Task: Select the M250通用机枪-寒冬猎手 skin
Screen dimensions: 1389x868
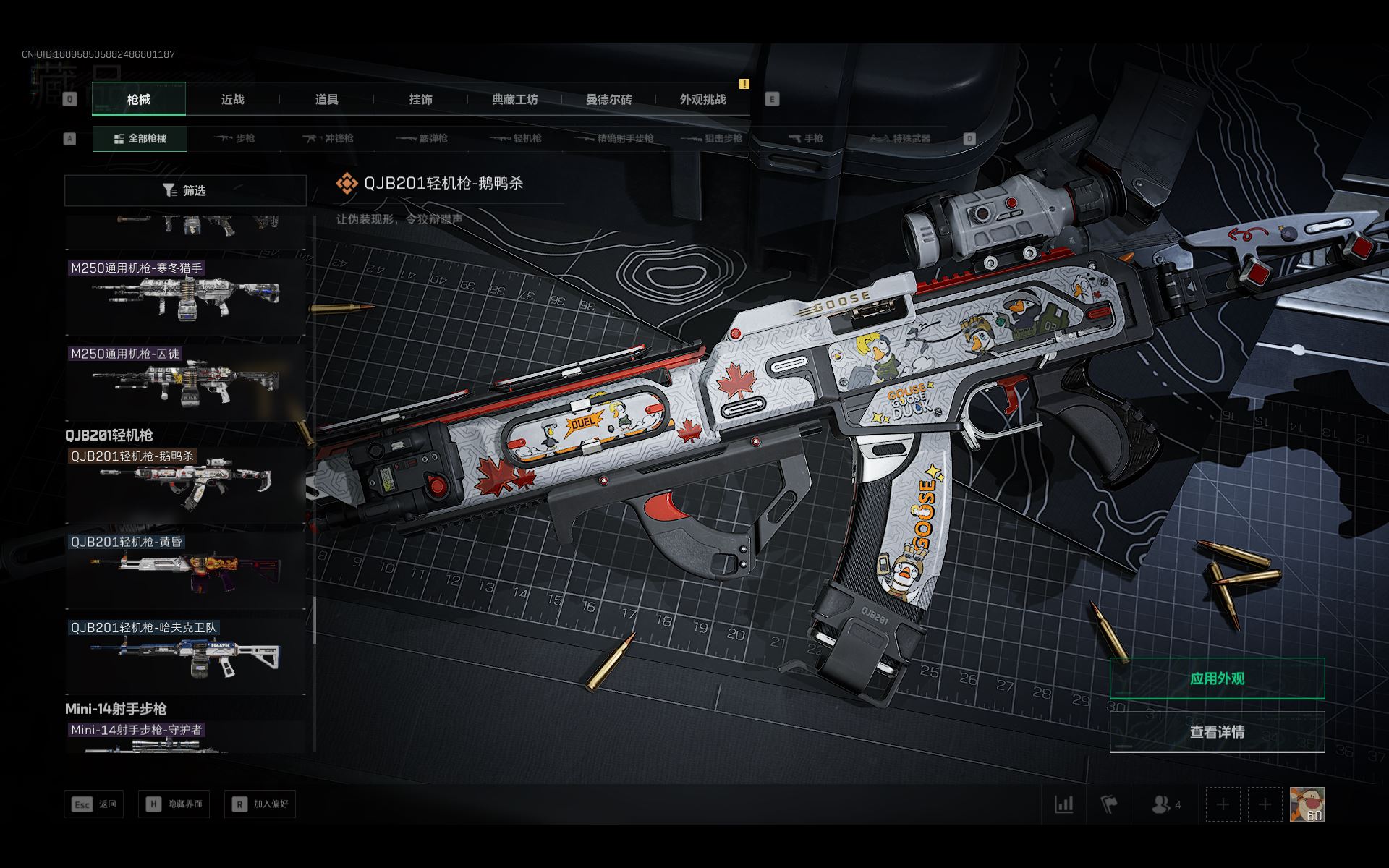Action: [185, 297]
